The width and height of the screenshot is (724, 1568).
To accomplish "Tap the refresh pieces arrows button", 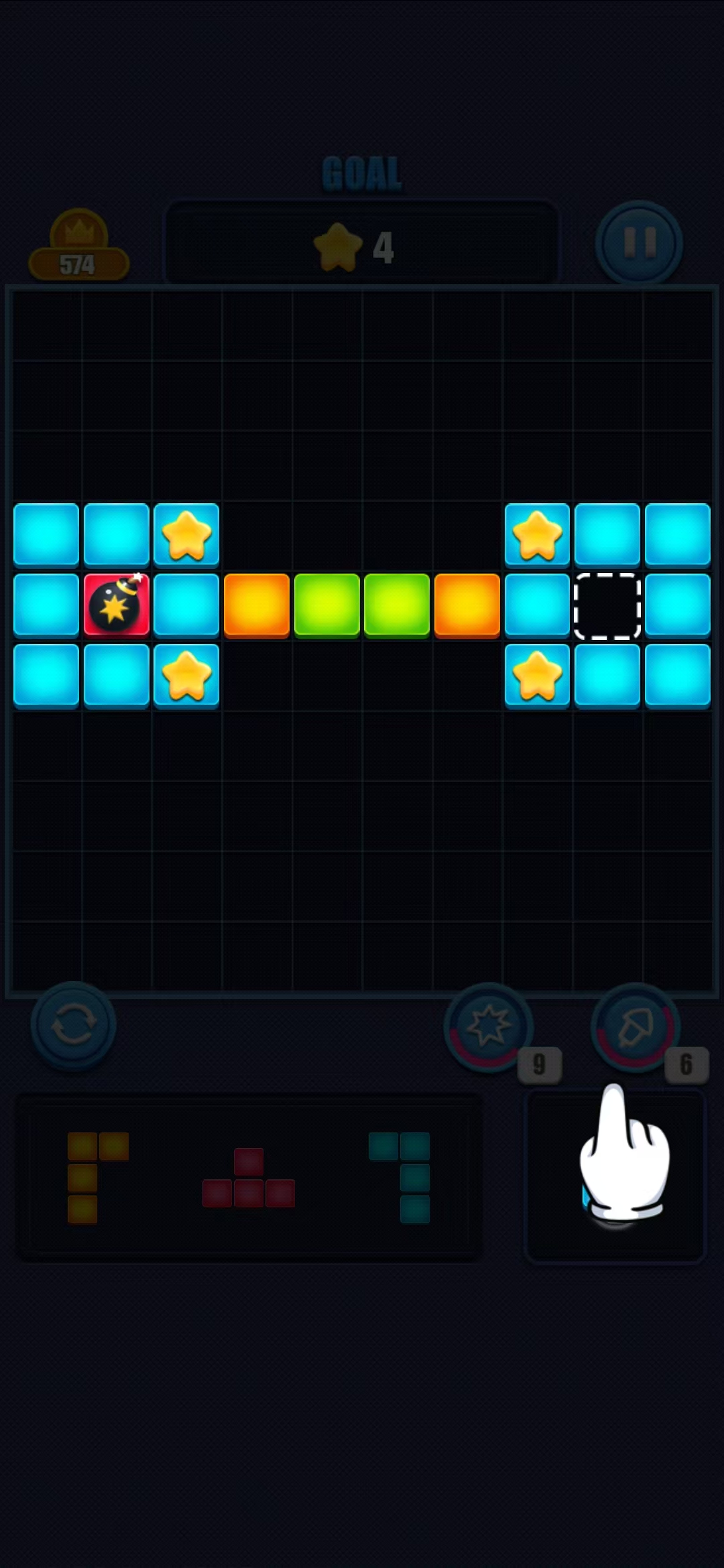I will [73, 1025].
